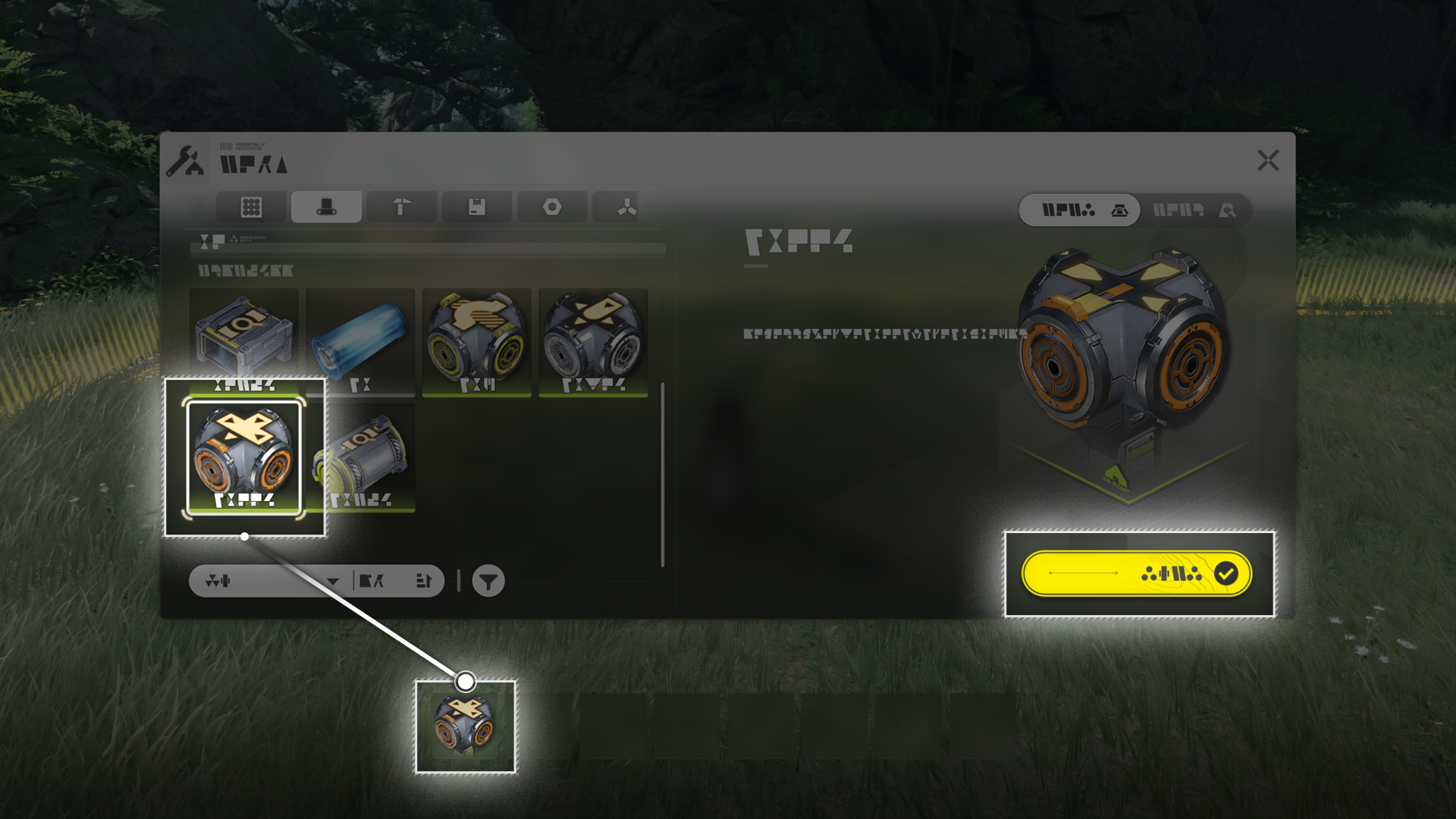
Task: Switch to the hex nut tab
Action: [x=552, y=207]
